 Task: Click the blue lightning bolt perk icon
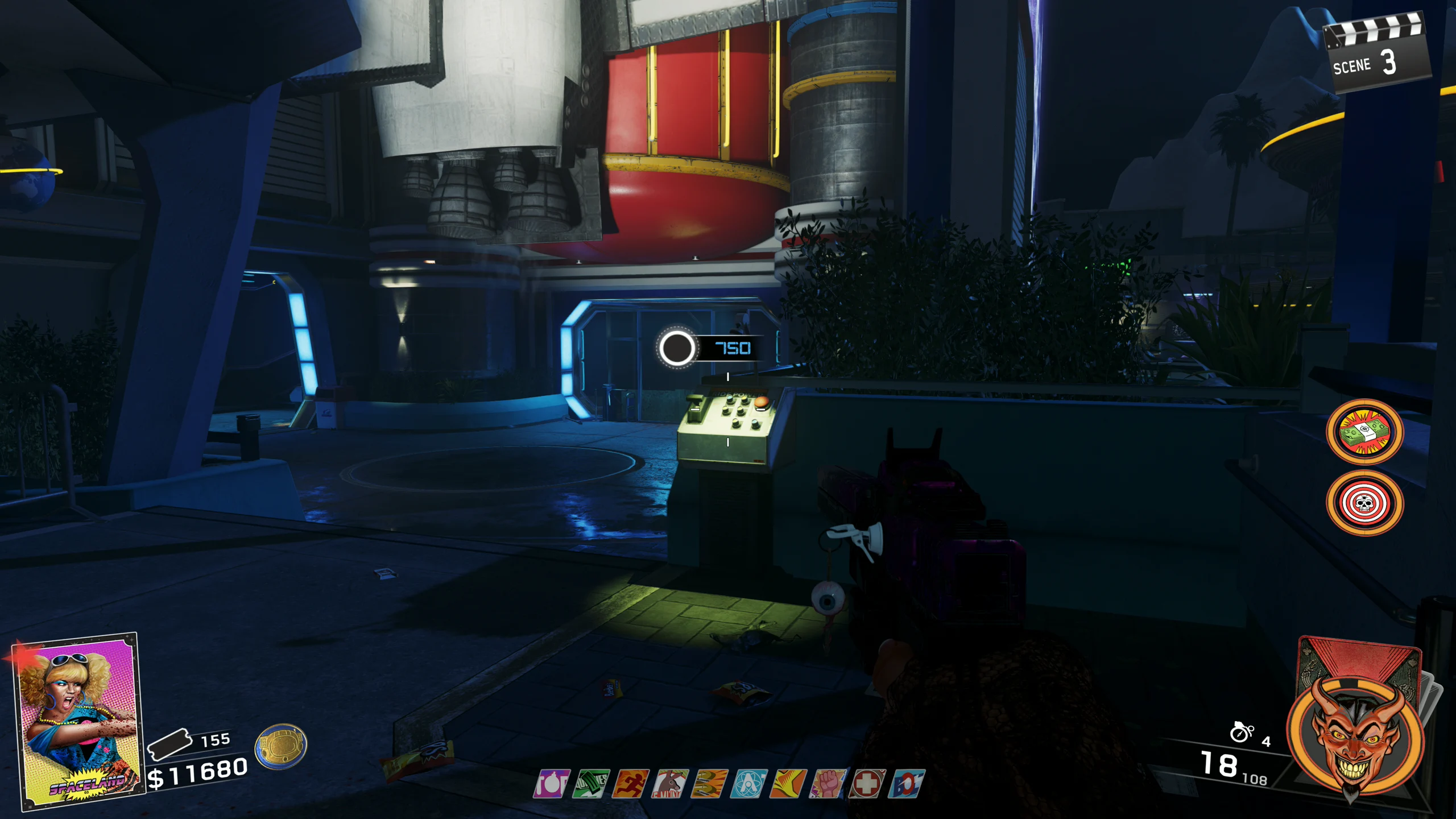tap(907, 784)
